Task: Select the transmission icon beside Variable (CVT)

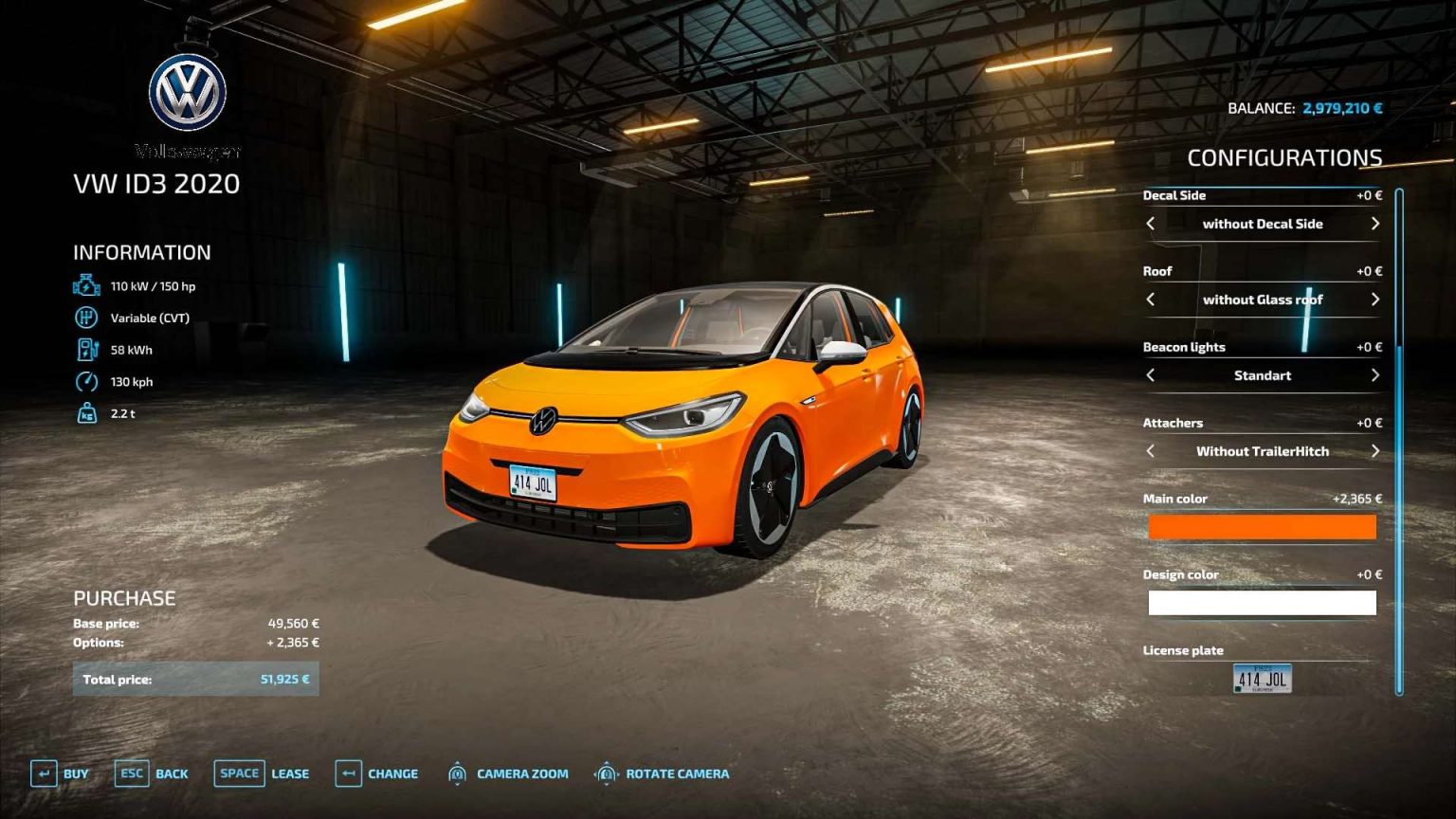Action: click(86, 318)
